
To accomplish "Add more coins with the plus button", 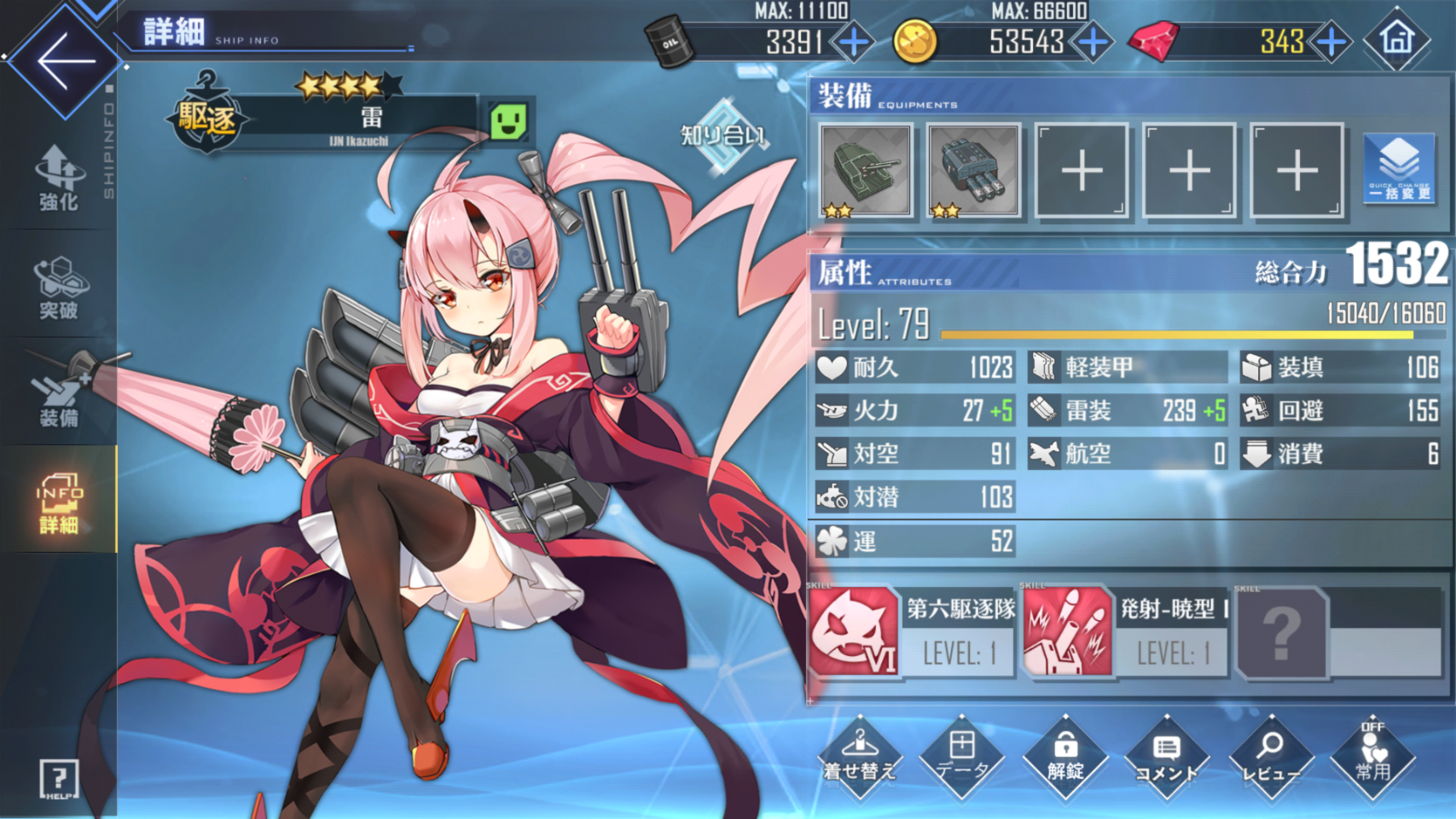I will point(1093,41).
